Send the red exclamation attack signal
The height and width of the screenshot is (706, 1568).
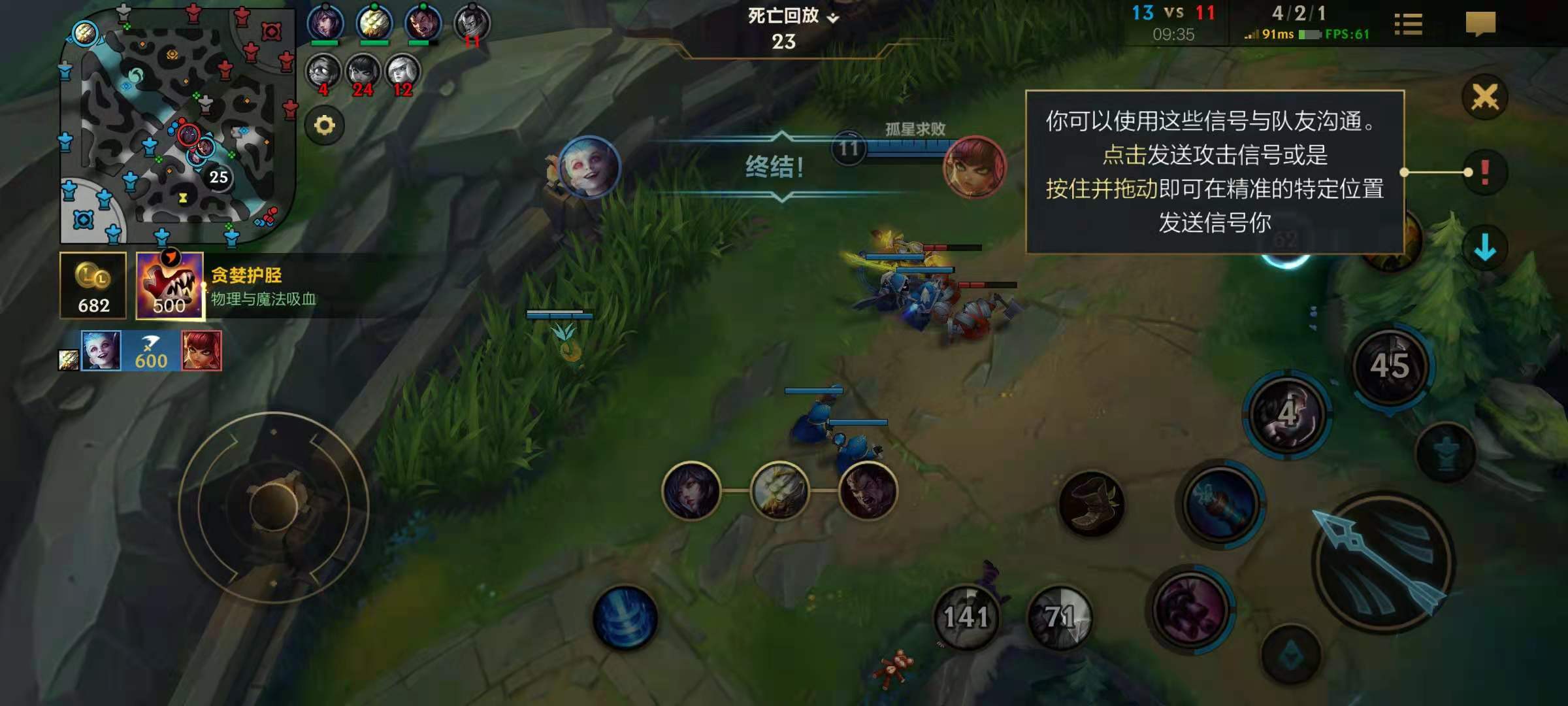pos(1484,173)
